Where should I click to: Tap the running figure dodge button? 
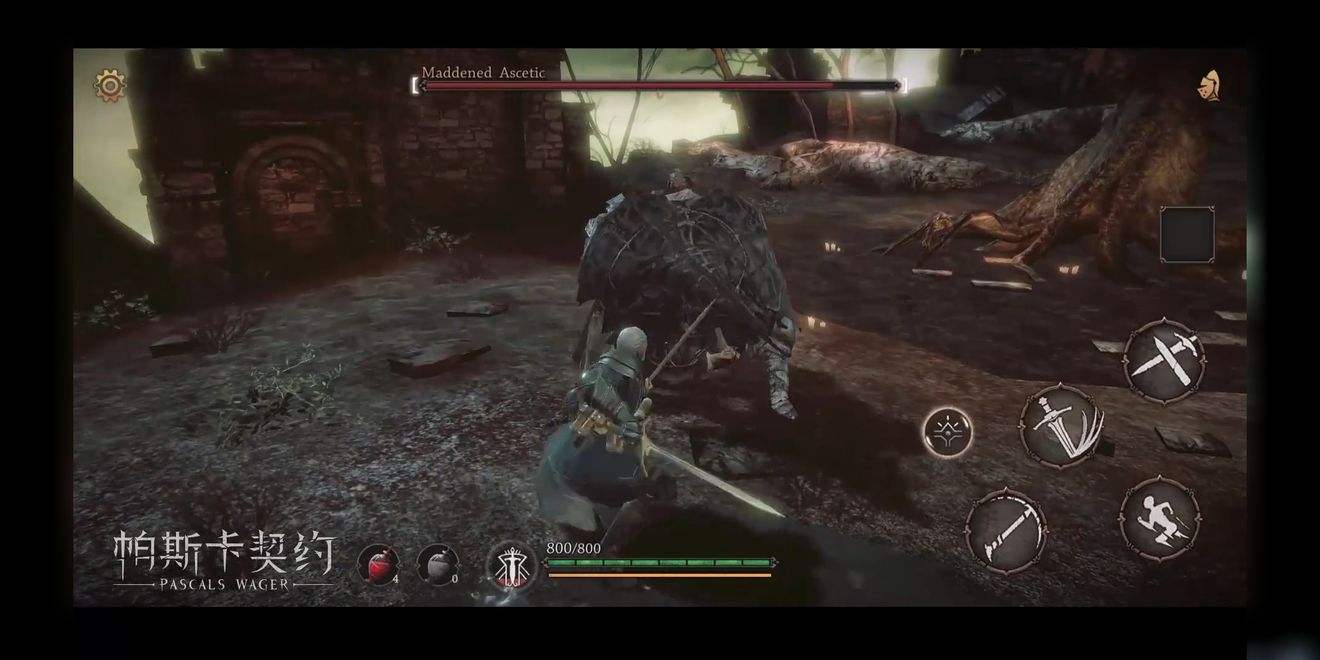pos(1160,519)
